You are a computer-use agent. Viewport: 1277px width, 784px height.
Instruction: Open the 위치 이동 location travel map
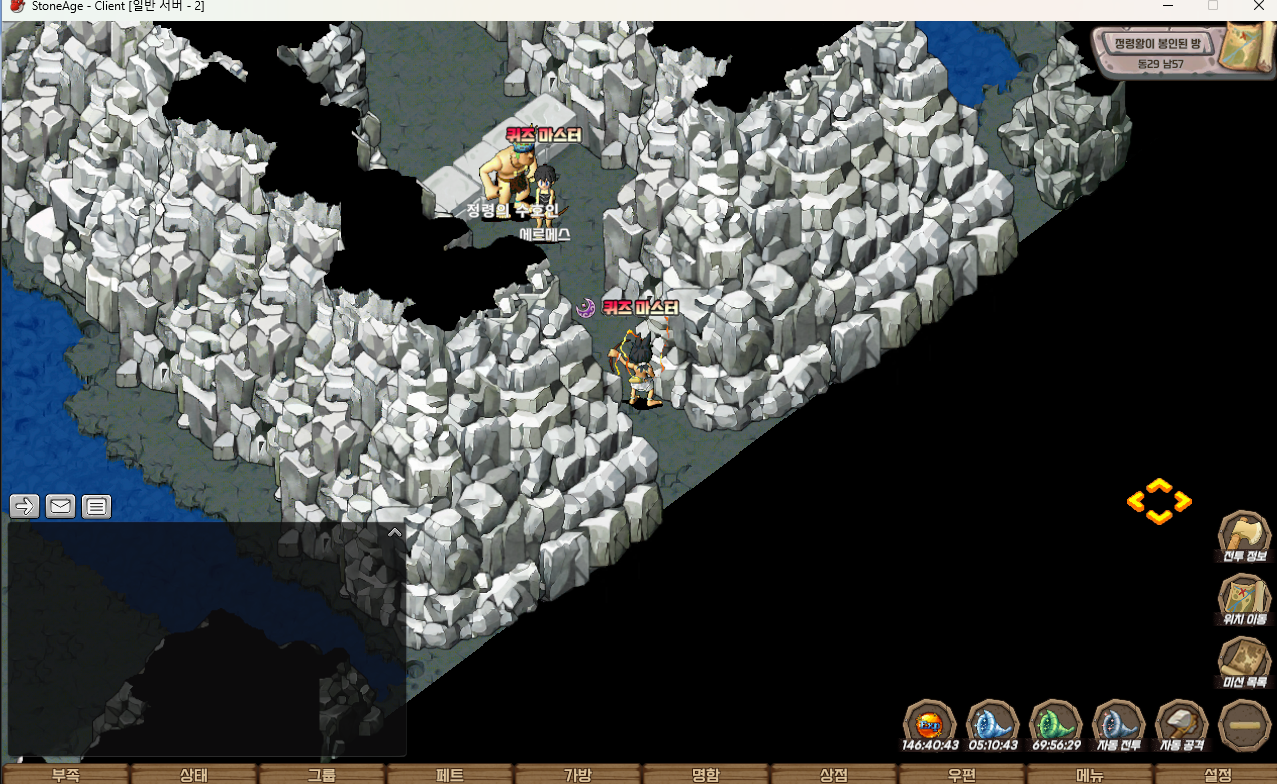click(x=1244, y=601)
